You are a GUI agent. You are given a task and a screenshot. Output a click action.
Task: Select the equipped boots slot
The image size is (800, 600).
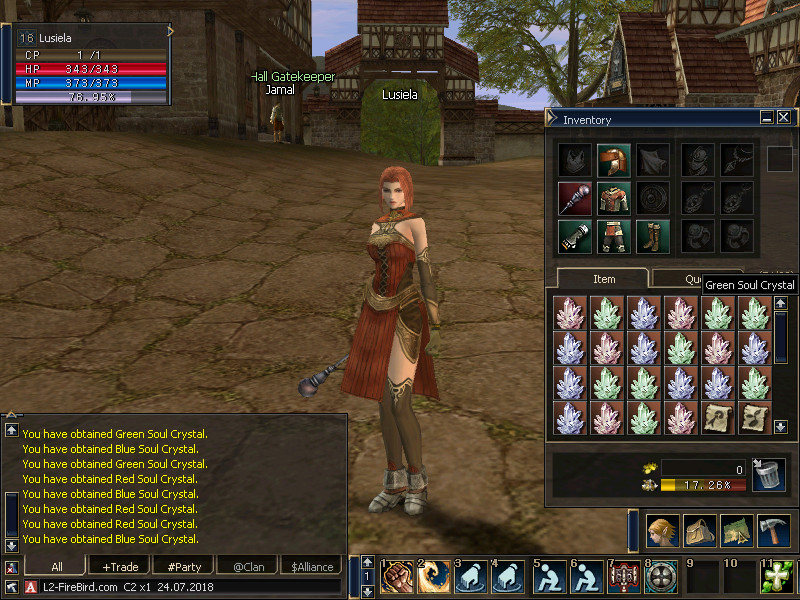650,236
